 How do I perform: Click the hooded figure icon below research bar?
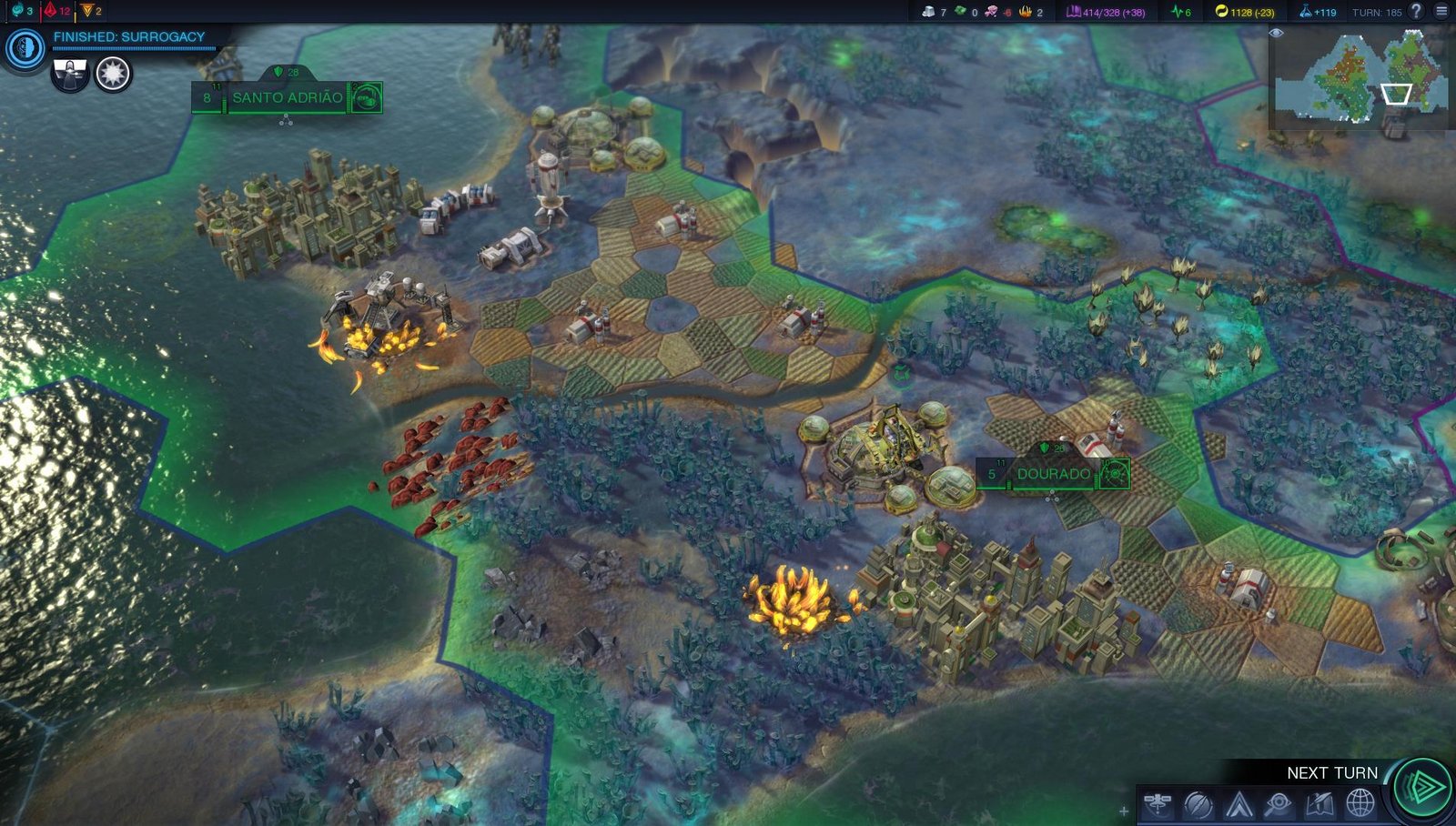(x=70, y=74)
